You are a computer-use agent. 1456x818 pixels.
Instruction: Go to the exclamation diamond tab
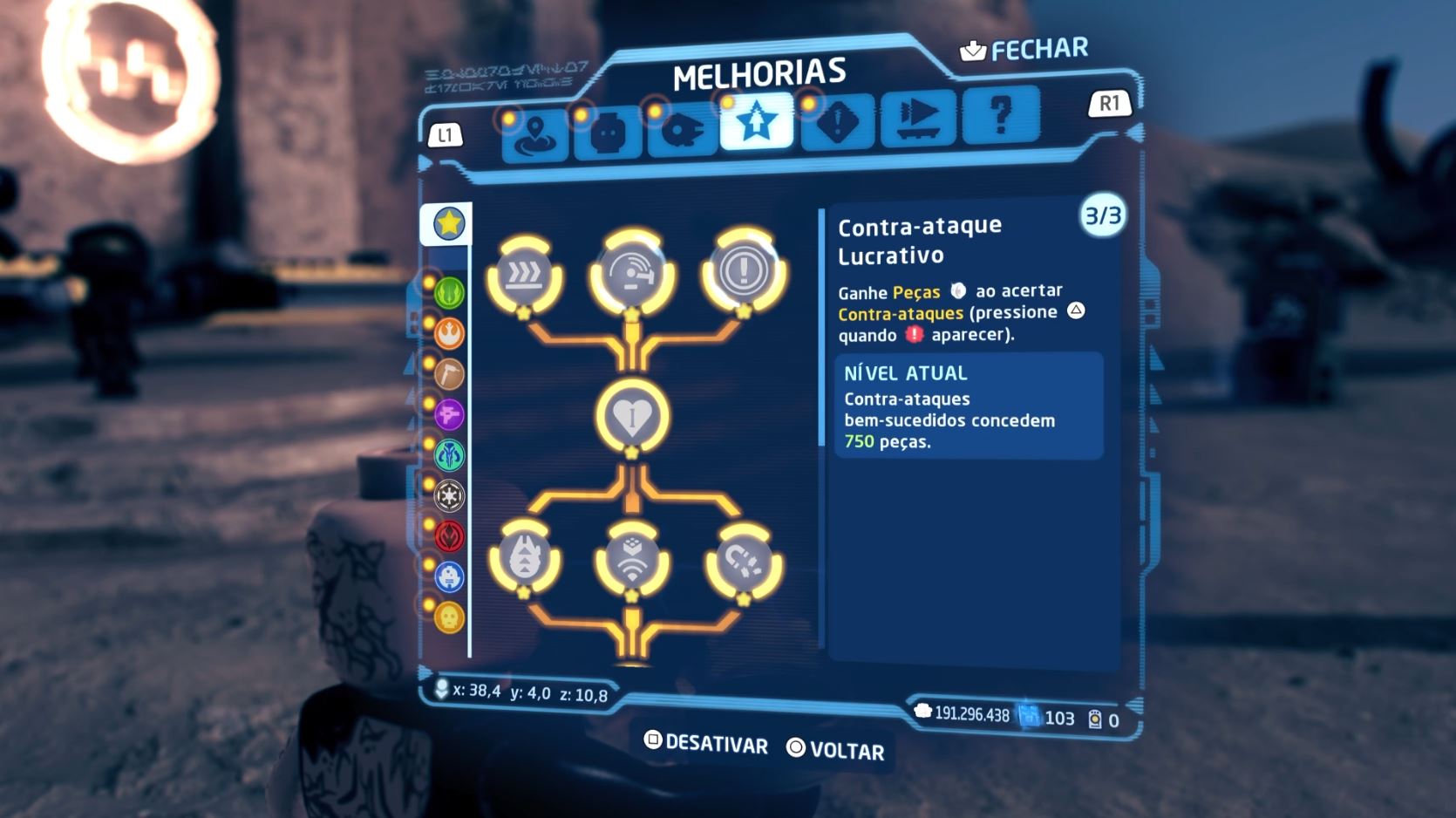[x=838, y=122]
